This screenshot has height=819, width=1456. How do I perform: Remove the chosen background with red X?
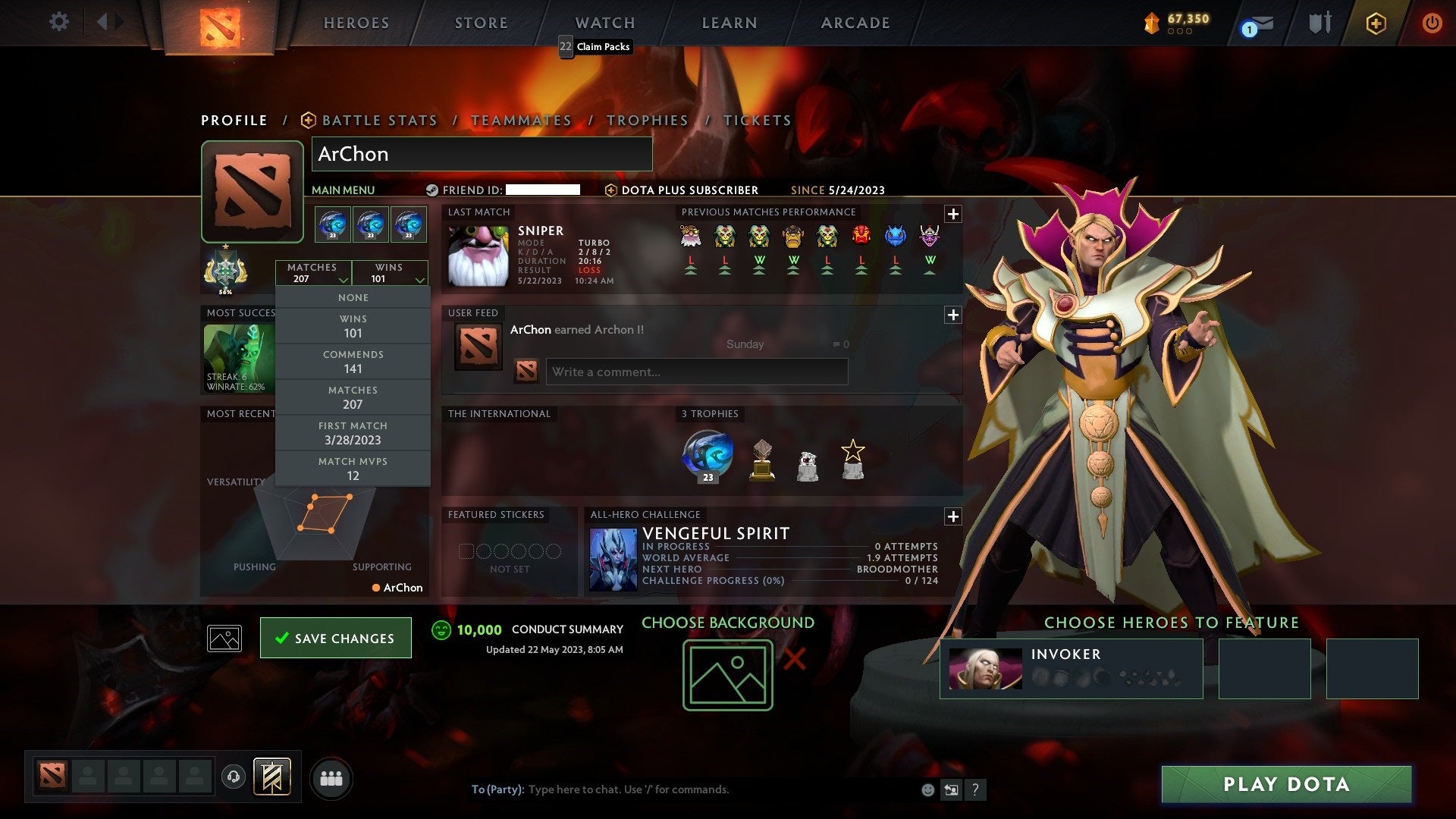click(x=794, y=659)
